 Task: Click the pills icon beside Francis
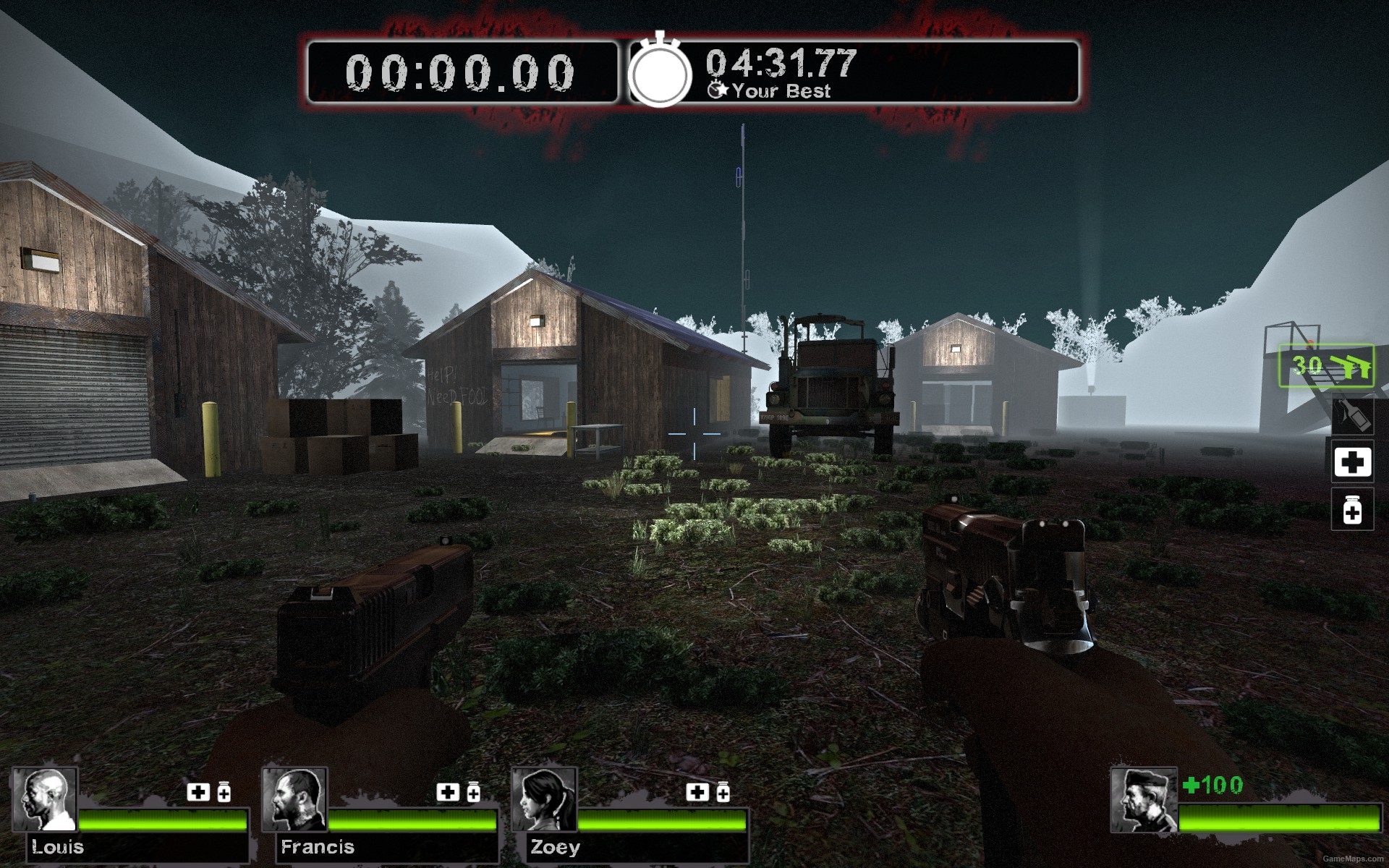[473, 792]
